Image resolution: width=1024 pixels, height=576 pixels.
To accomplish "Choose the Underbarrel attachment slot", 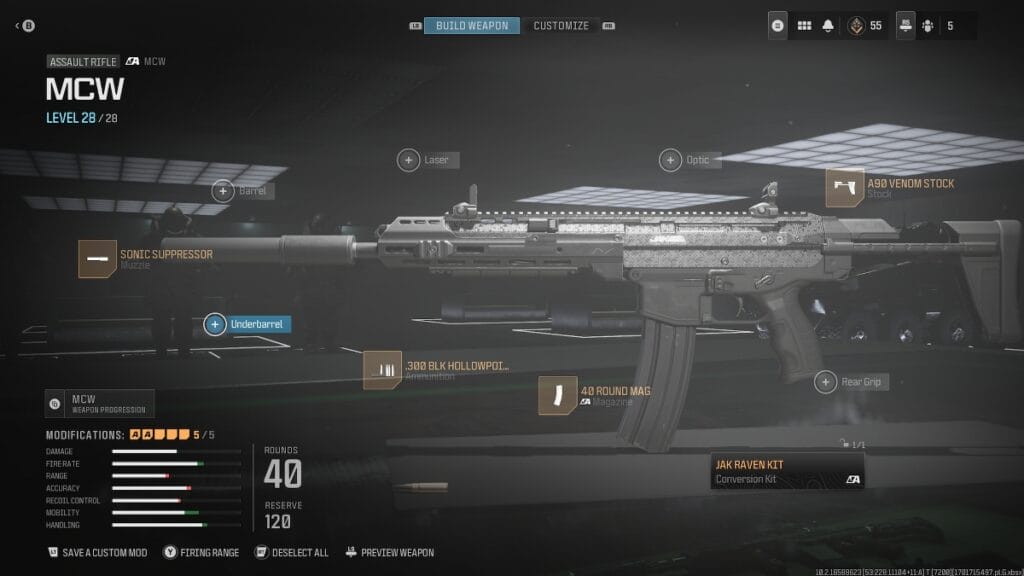I will 214,324.
